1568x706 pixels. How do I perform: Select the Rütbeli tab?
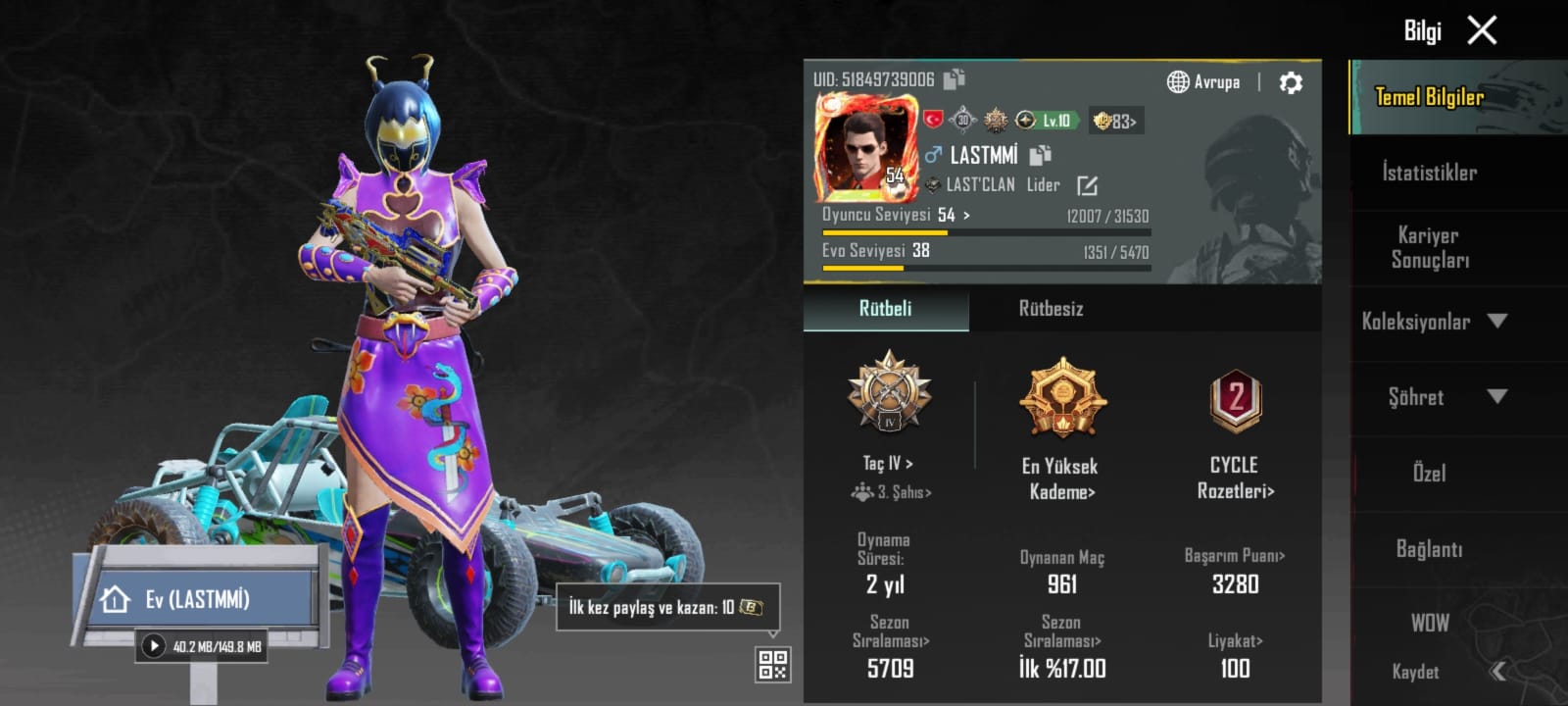885,309
